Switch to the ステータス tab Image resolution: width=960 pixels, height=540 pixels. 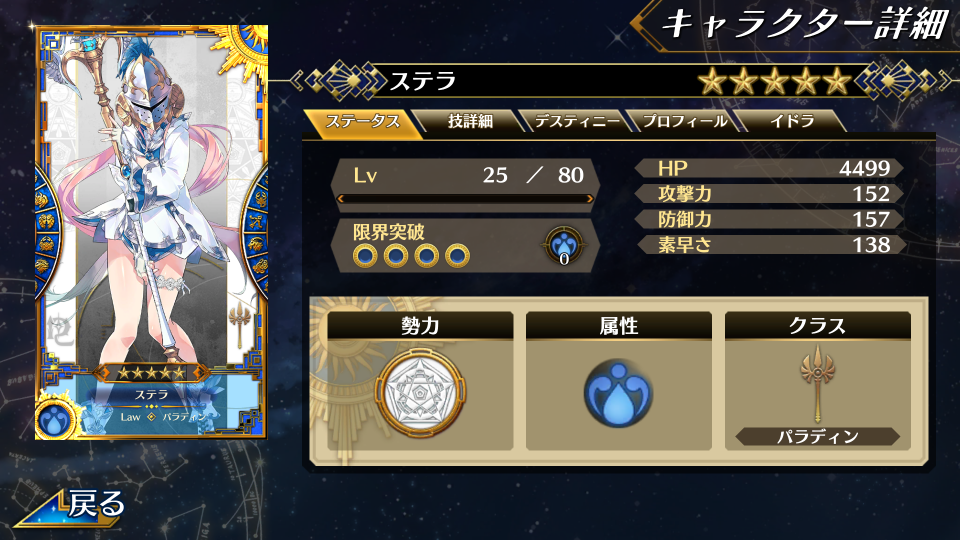pyautogui.click(x=364, y=122)
